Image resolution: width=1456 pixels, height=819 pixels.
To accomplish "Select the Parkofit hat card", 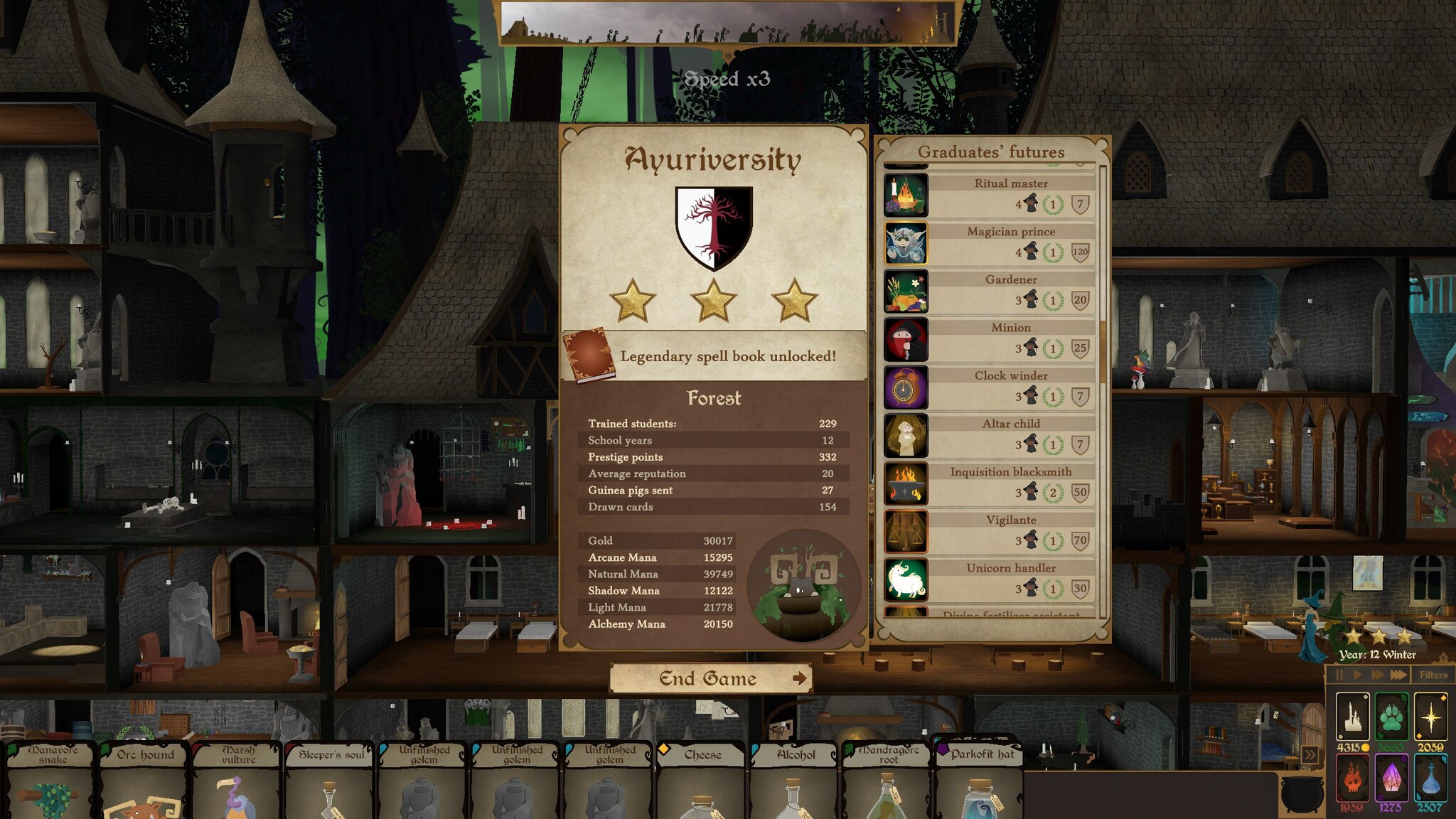I will [980, 782].
